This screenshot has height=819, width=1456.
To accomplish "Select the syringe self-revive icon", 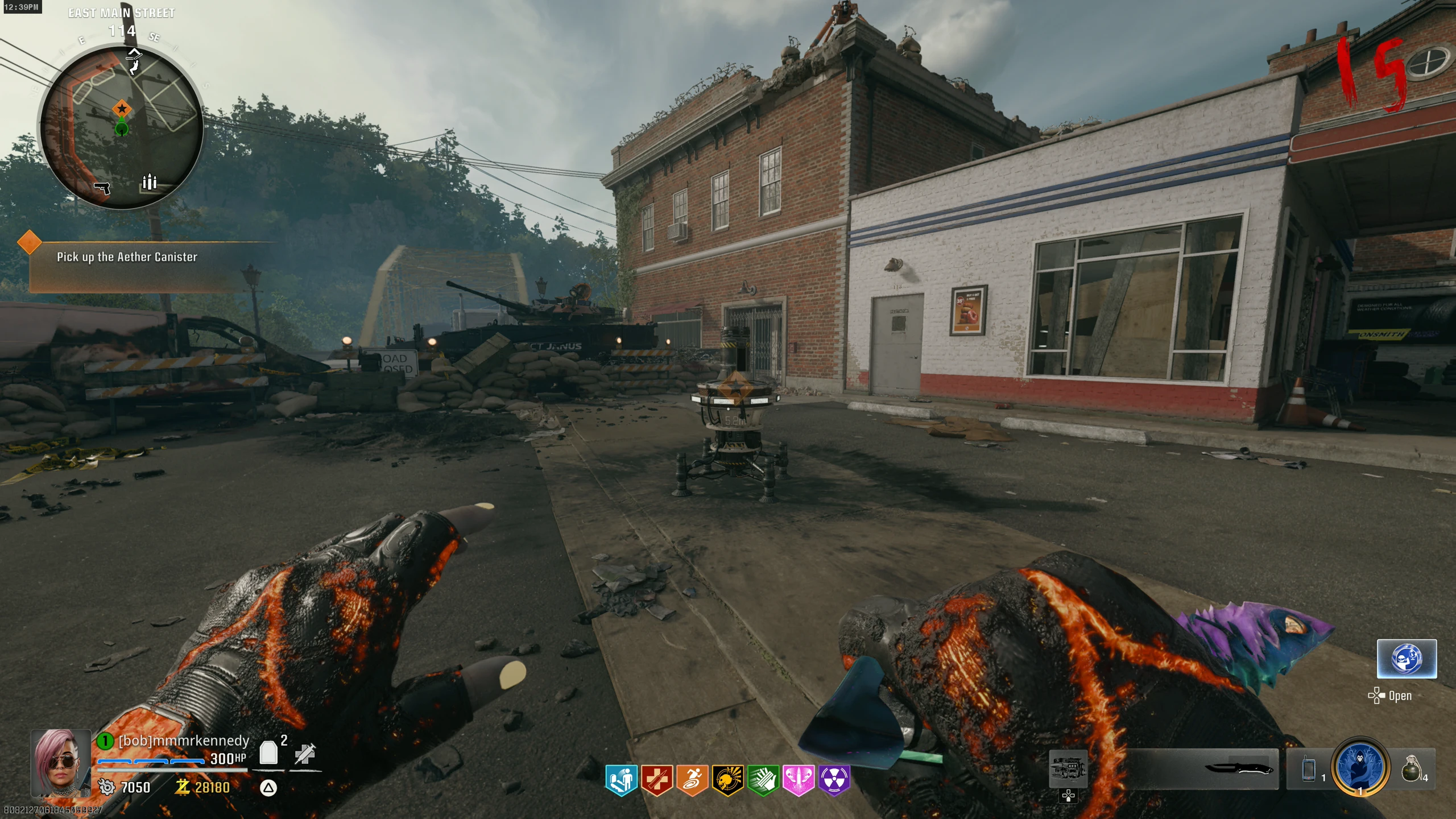I will [305, 754].
